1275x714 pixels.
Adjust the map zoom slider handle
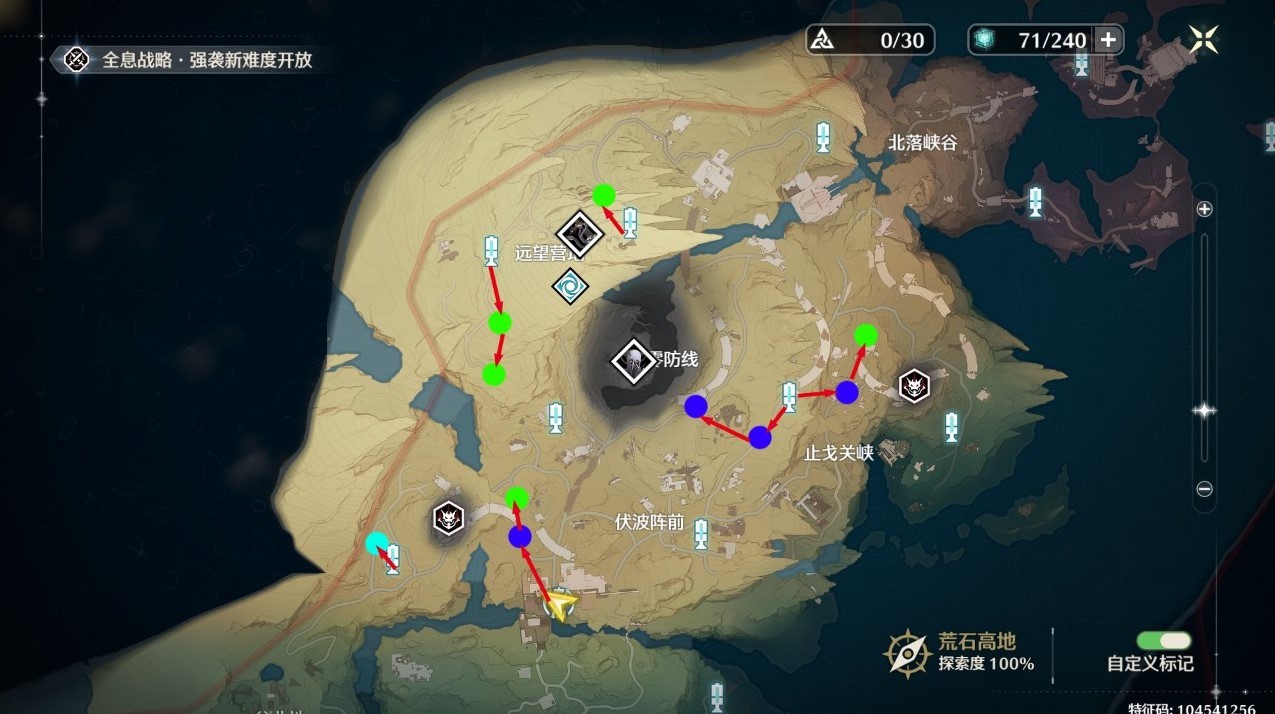point(1205,411)
